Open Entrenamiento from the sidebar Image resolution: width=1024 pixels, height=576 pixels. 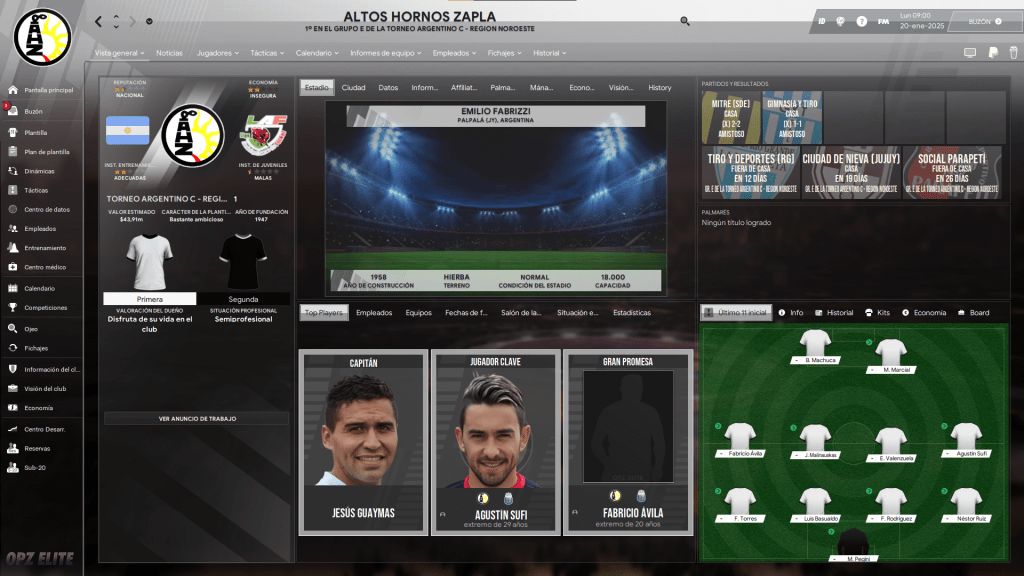click(45, 248)
